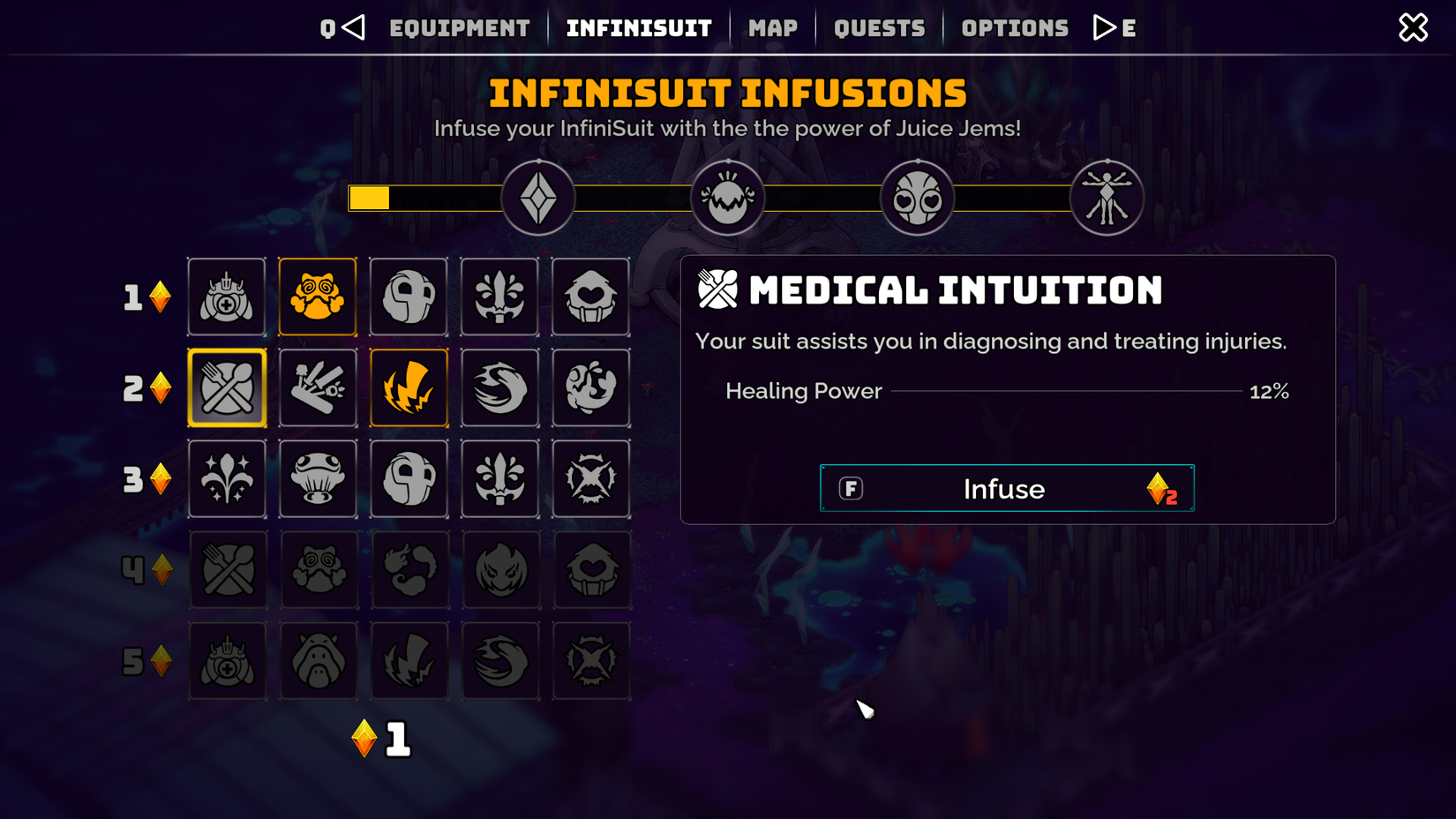Toggle the helmet head infusion in row 1
Viewport: 1456px width, 819px height.
(x=409, y=297)
